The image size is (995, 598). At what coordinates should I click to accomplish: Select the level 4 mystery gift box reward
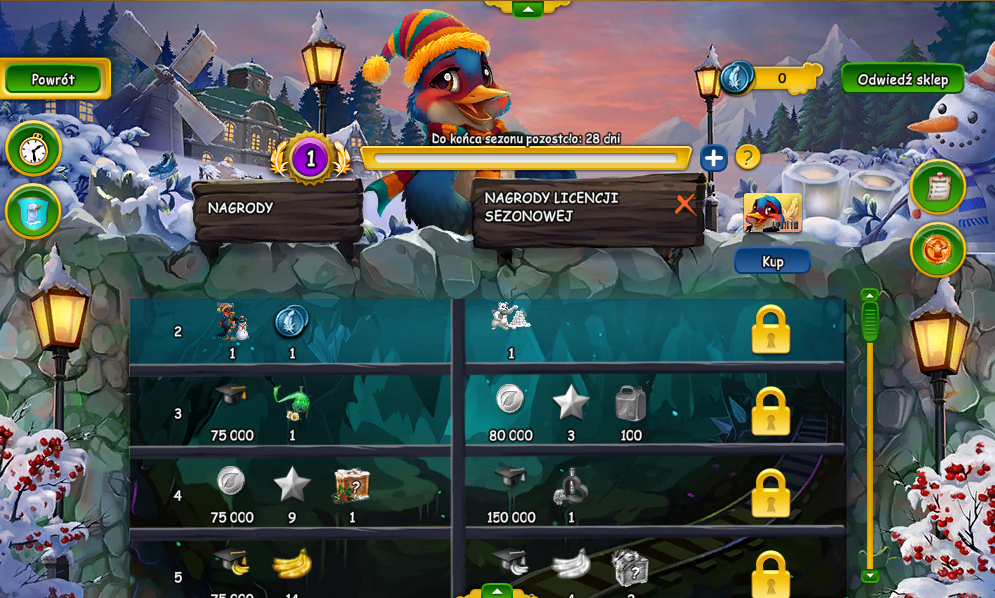pyautogui.click(x=352, y=486)
